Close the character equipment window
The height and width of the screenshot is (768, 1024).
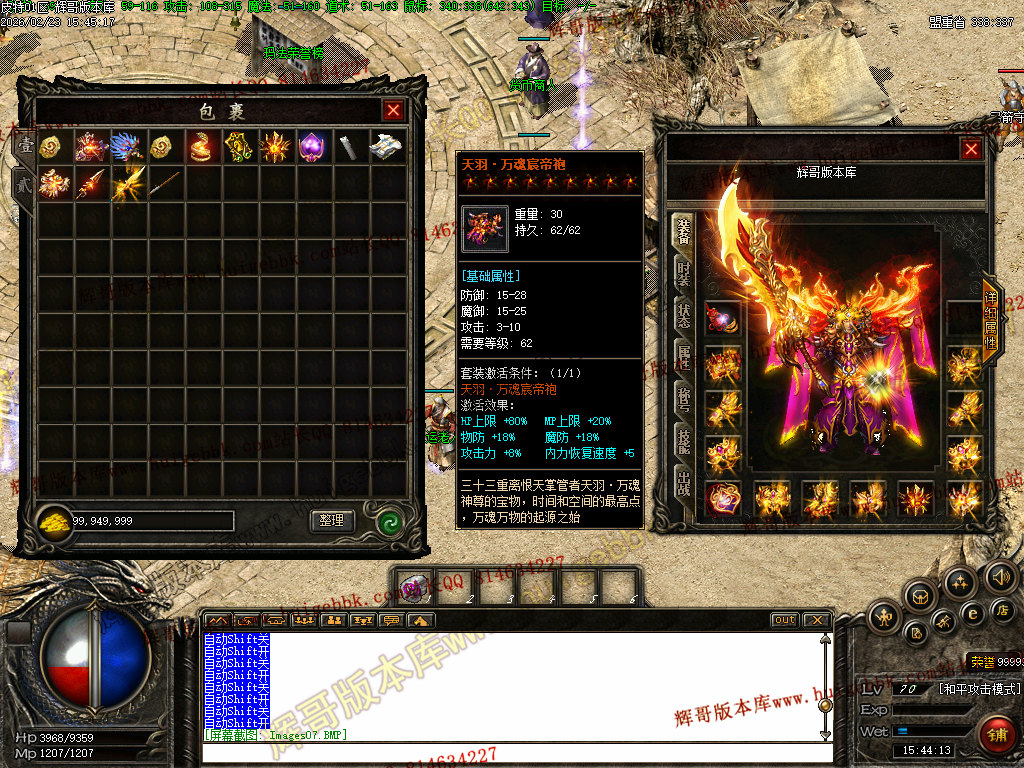[971, 149]
